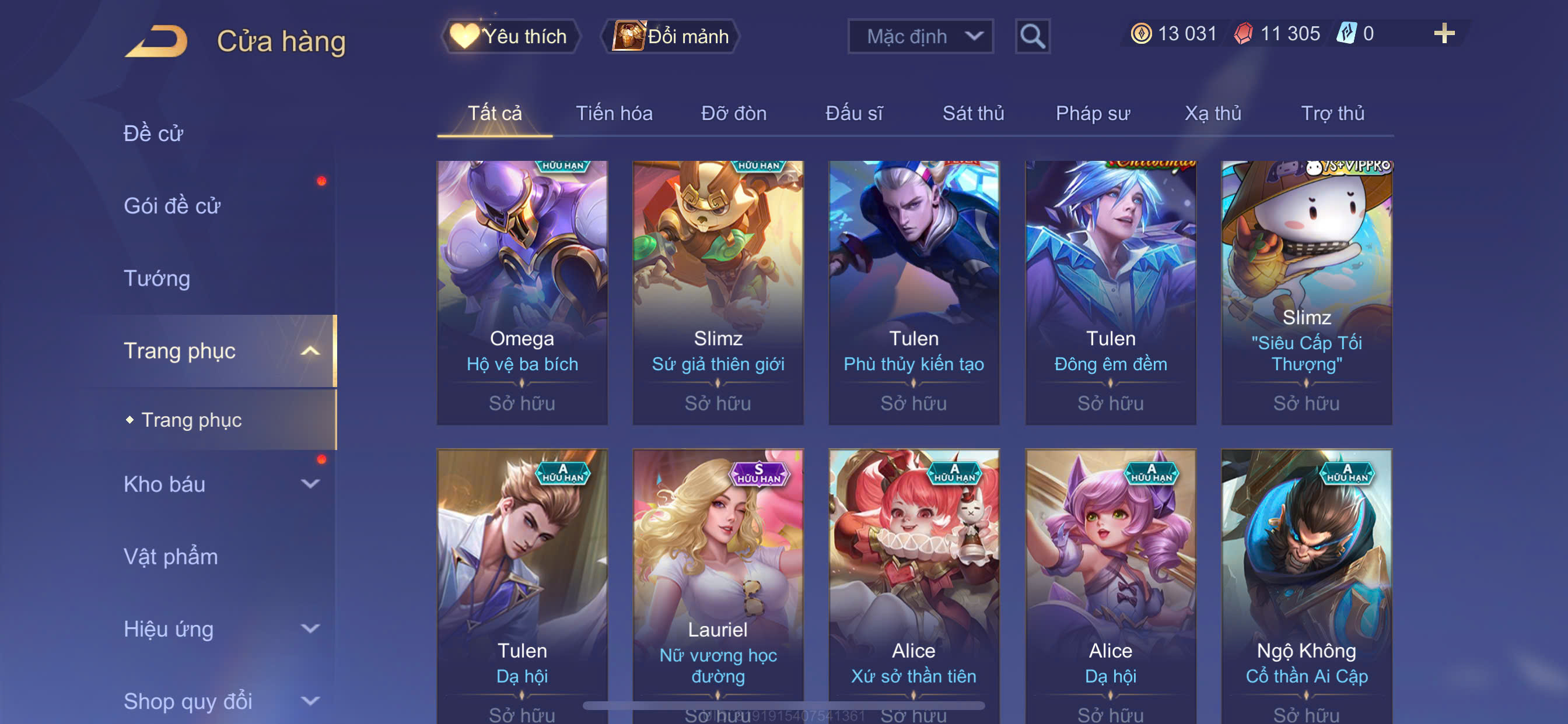
Task: Show the Đỡ đòn category
Action: coord(733,113)
